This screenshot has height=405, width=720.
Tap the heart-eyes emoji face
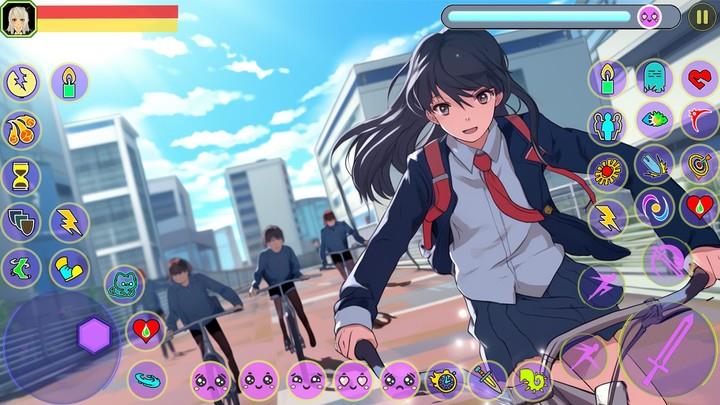352,380
